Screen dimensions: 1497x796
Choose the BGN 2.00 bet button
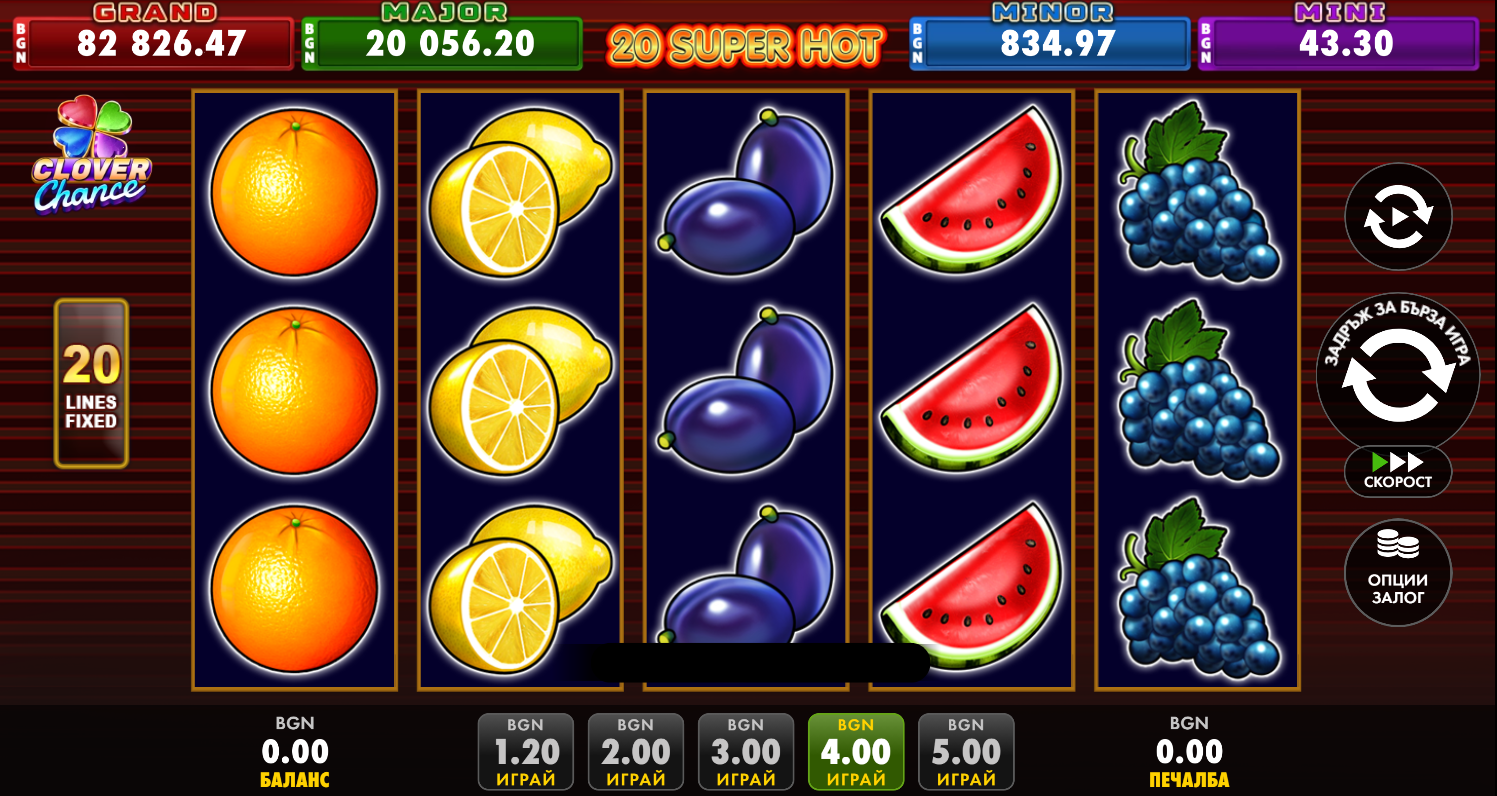pos(636,752)
